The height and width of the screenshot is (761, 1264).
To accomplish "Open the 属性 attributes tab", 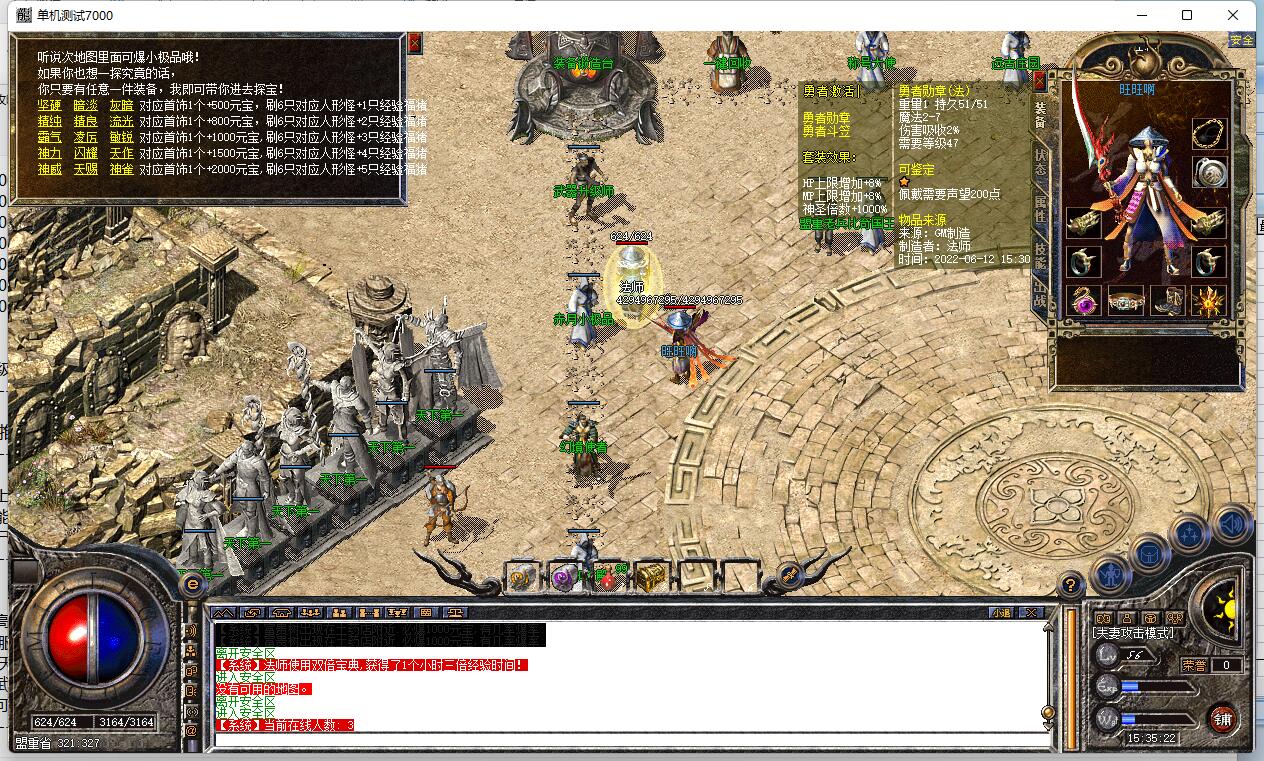I will tap(1041, 211).
